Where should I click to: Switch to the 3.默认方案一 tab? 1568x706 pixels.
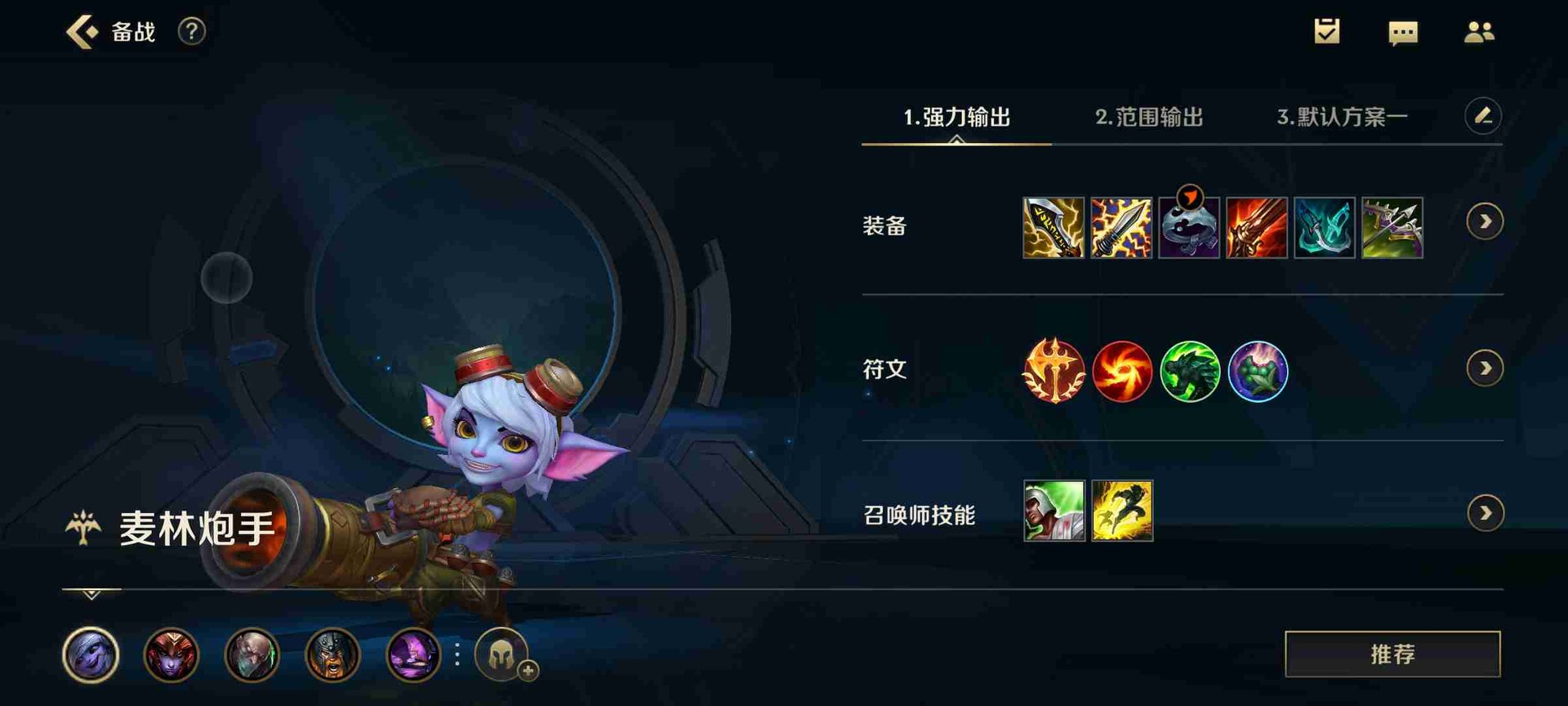coord(1340,118)
